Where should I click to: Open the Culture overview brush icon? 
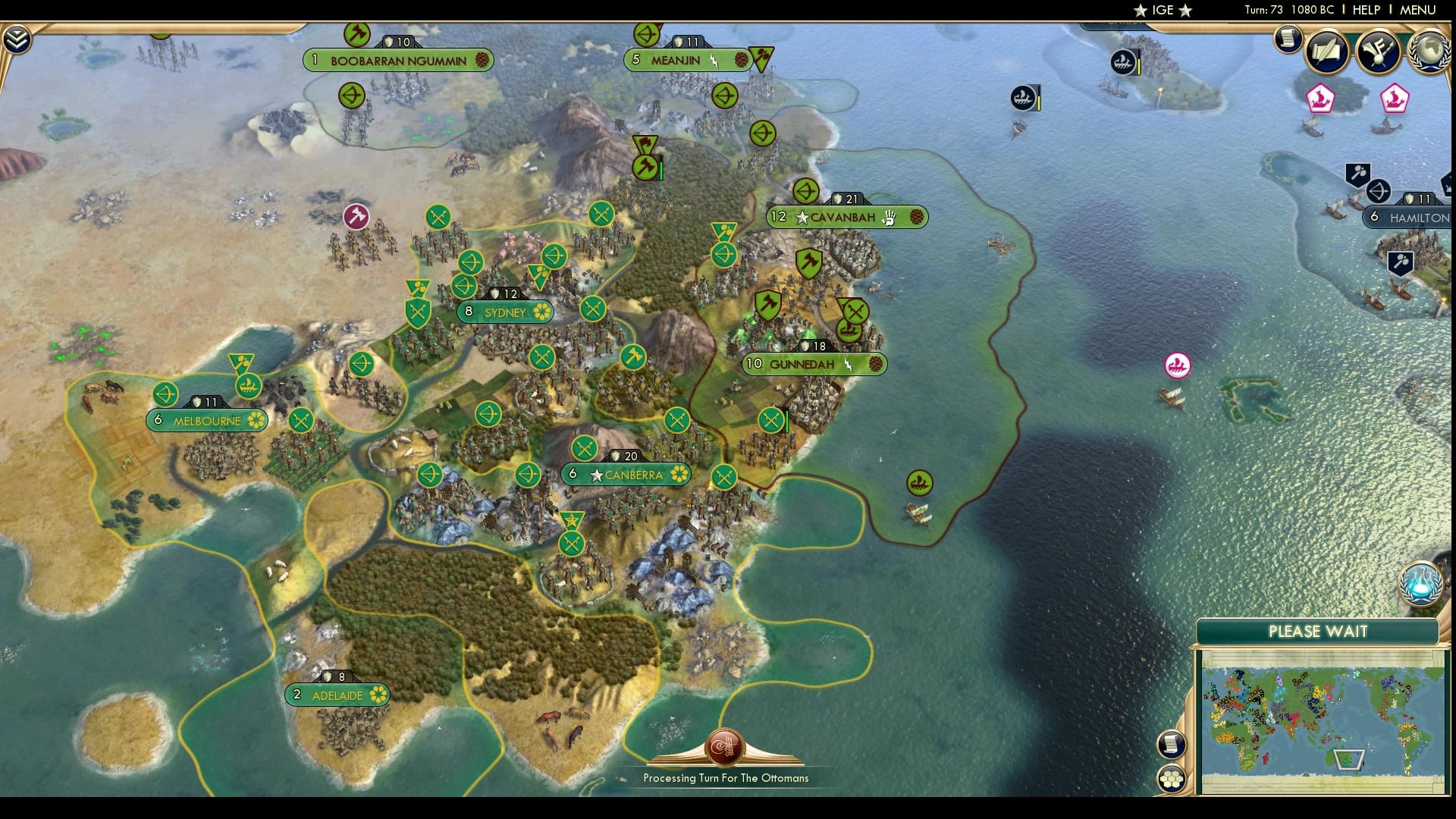(1379, 52)
